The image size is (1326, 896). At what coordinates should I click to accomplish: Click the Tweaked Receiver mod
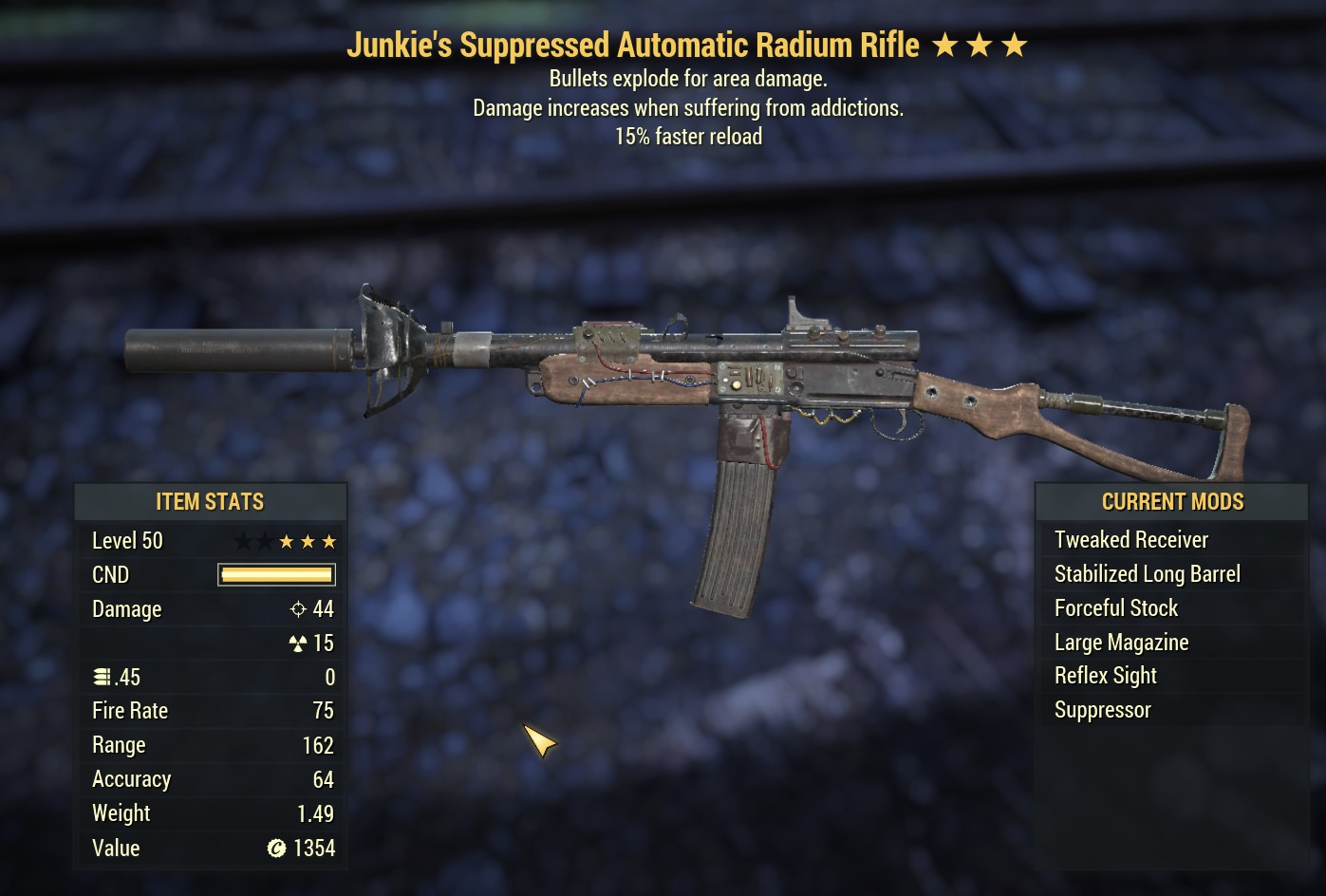click(x=1131, y=539)
